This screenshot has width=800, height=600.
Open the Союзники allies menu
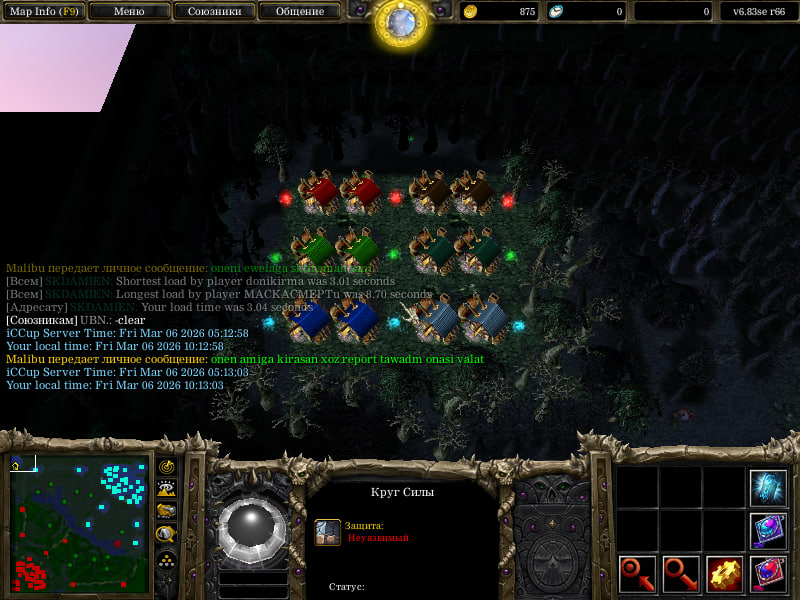point(213,11)
